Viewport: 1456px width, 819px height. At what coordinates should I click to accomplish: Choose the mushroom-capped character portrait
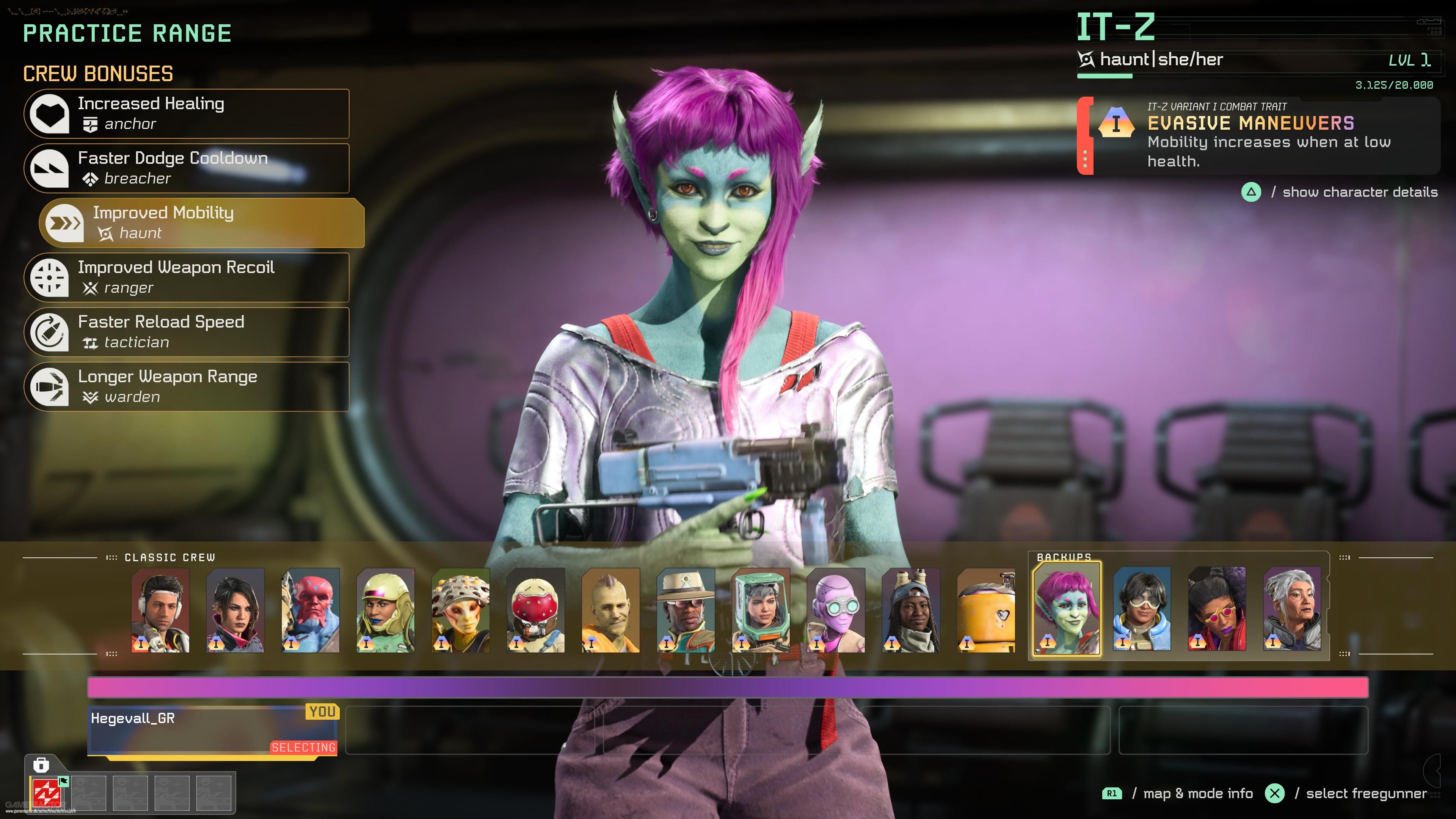tap(461, 611)
